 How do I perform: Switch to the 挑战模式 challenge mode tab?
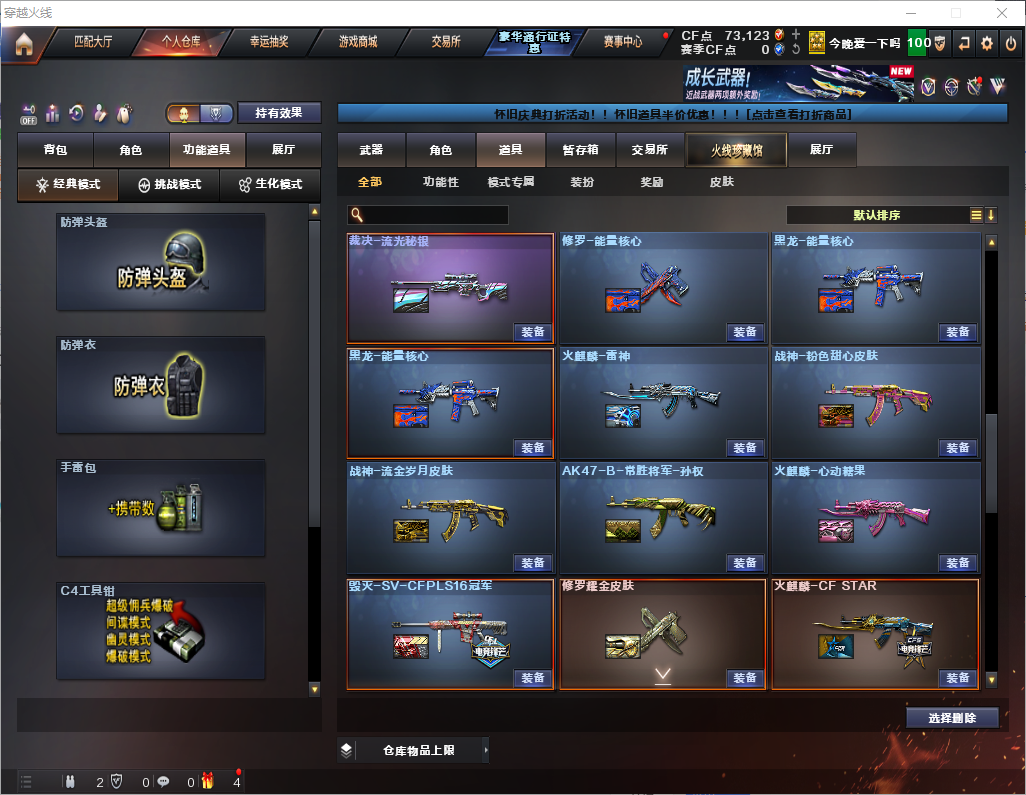tap(170, 185)
